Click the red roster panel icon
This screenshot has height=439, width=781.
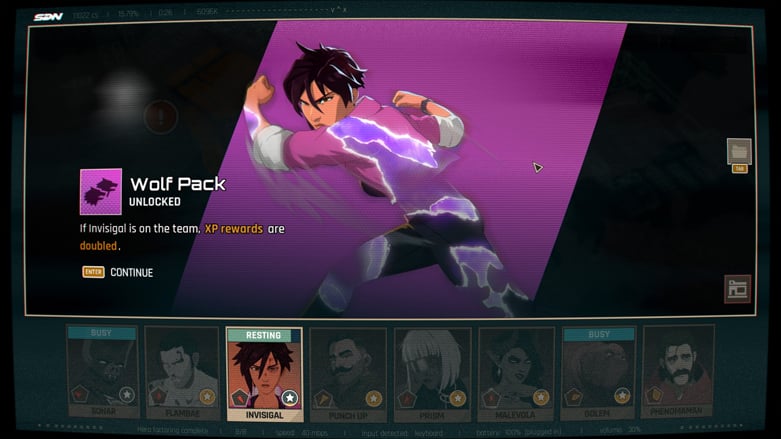[737, 289]
